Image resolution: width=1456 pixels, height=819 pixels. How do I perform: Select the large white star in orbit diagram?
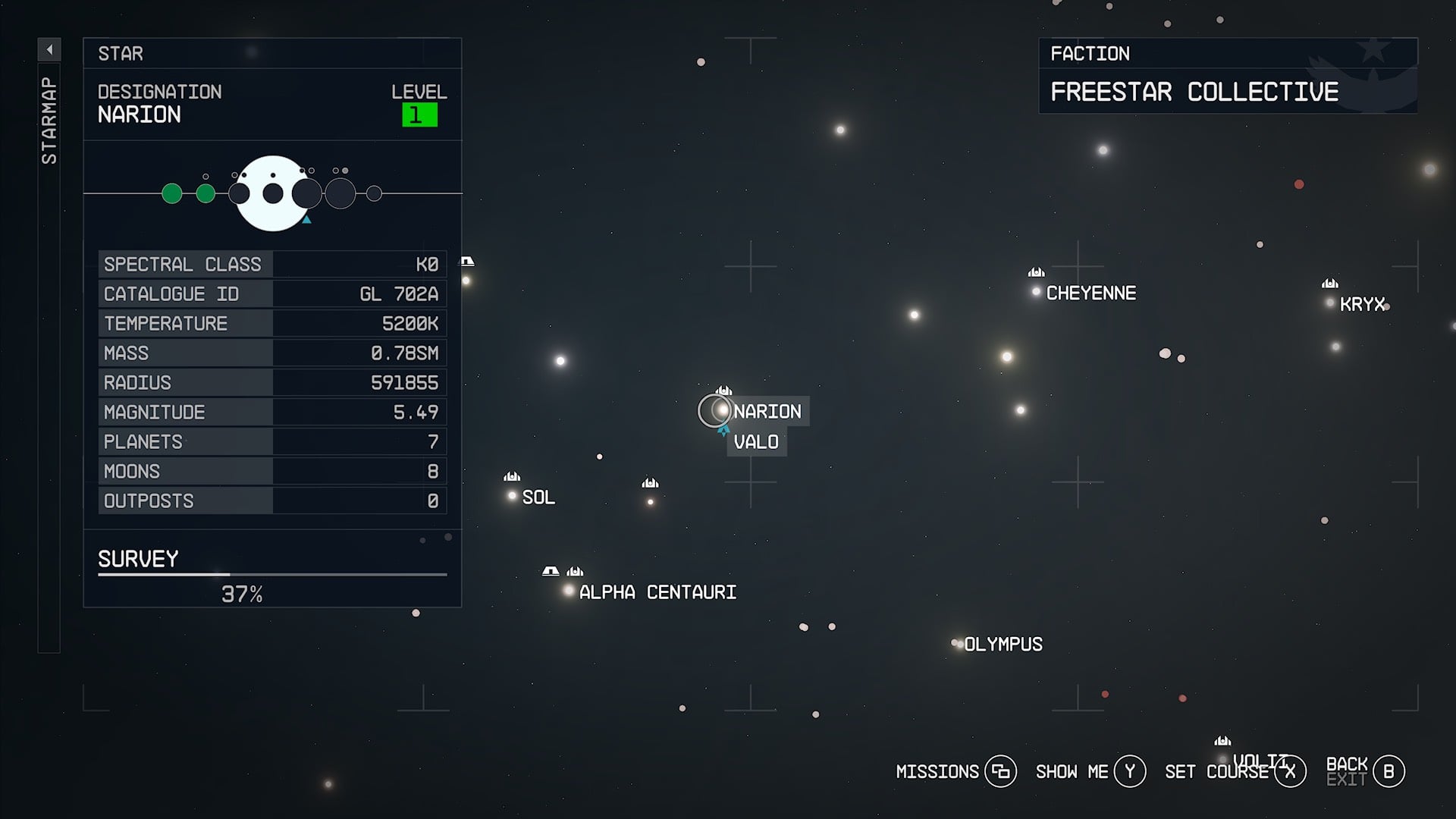coord(271,192)
